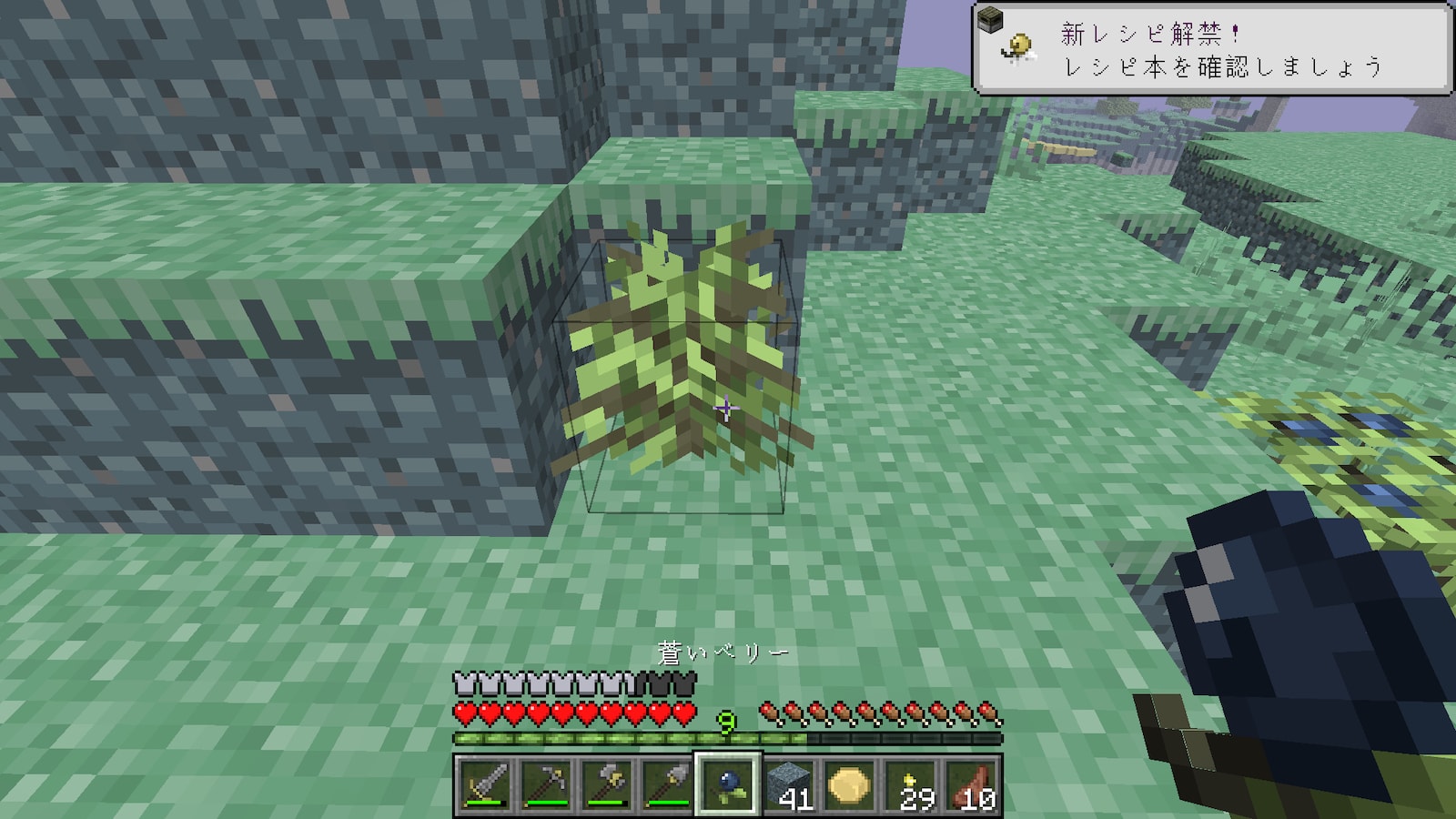The width and height of the screenshot is (1456, 819).
Task: Select the stone sword hotbar slot
Action: tap(484, 785)
